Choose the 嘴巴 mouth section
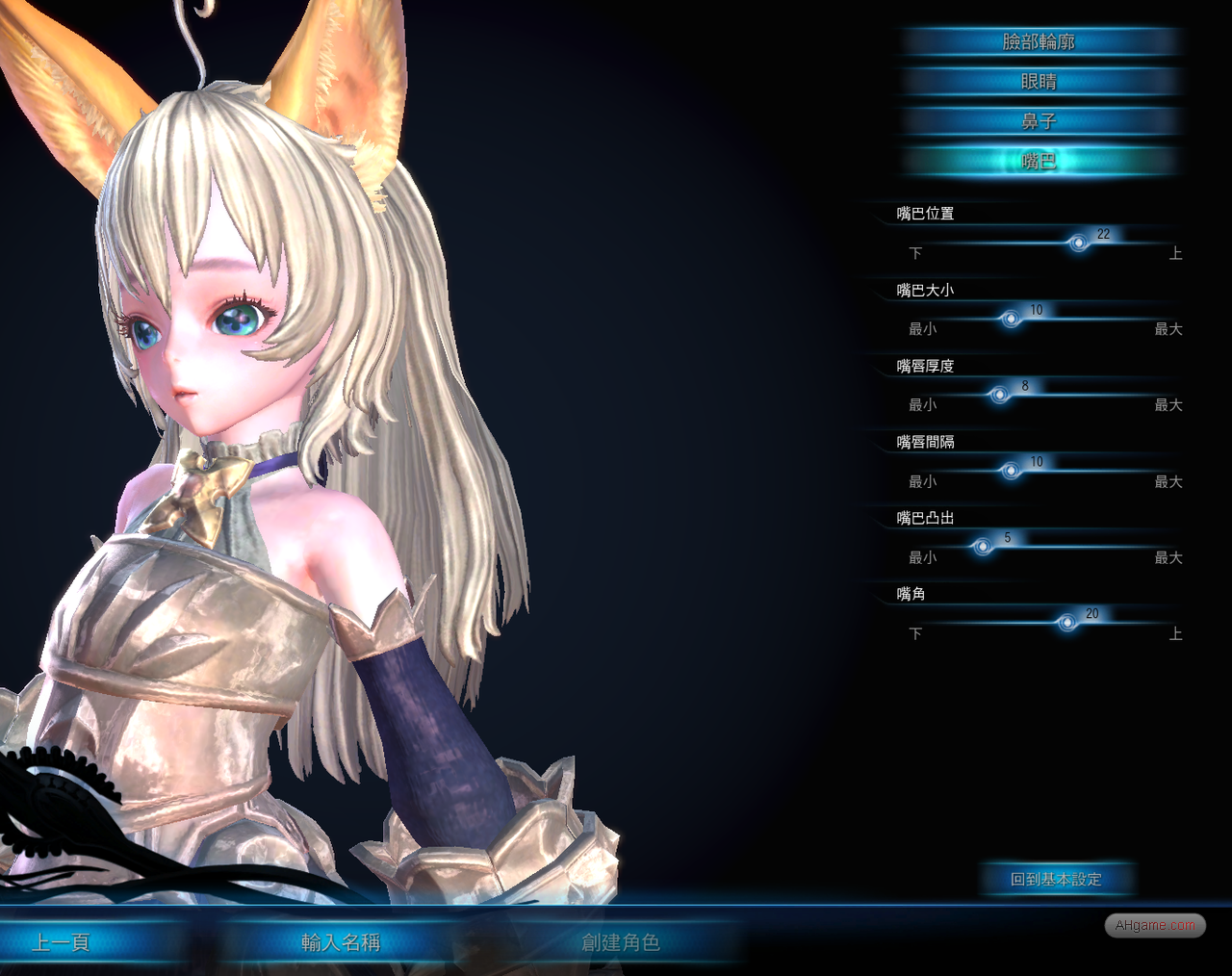This screenshot has height=976, width=1232. tap(1039, 161)
